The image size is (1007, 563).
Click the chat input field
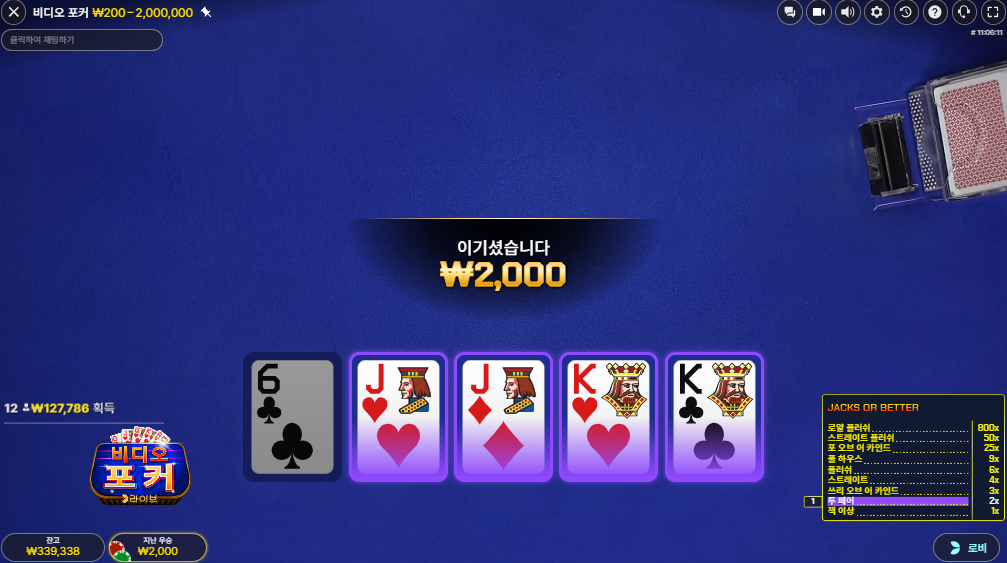82,40
